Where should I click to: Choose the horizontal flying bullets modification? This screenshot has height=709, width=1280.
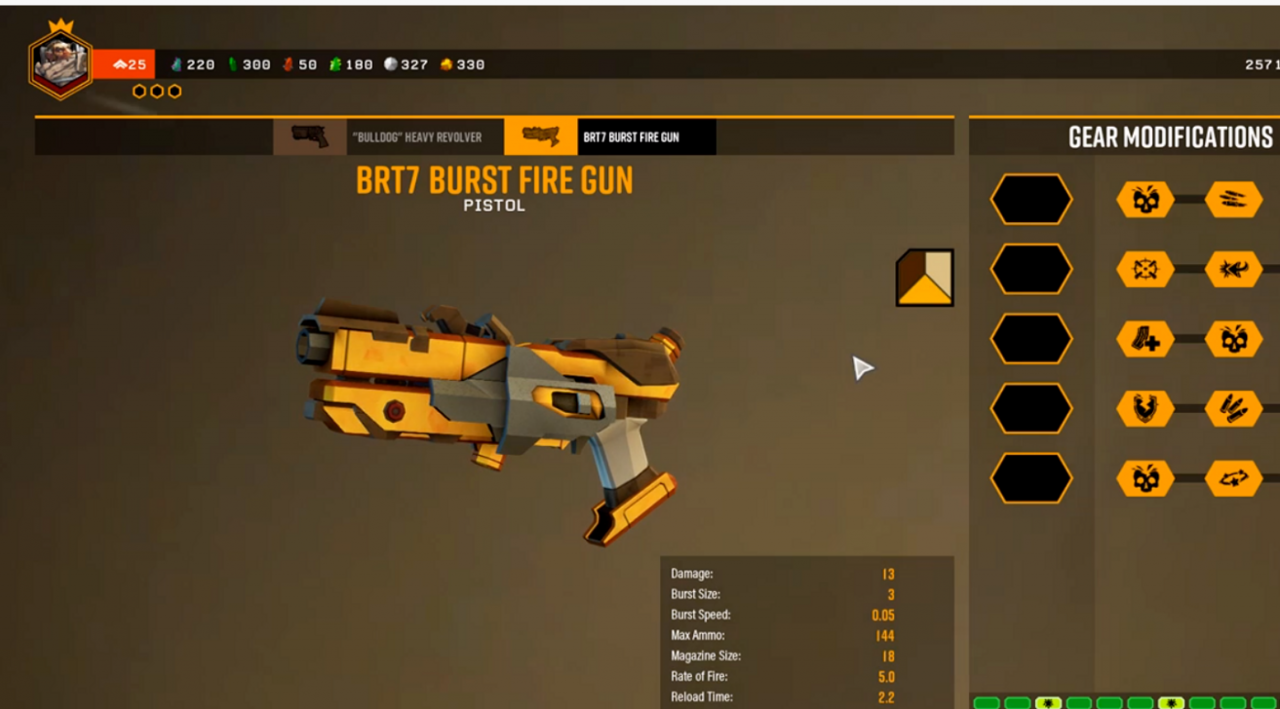click(x=1233, y=200)
